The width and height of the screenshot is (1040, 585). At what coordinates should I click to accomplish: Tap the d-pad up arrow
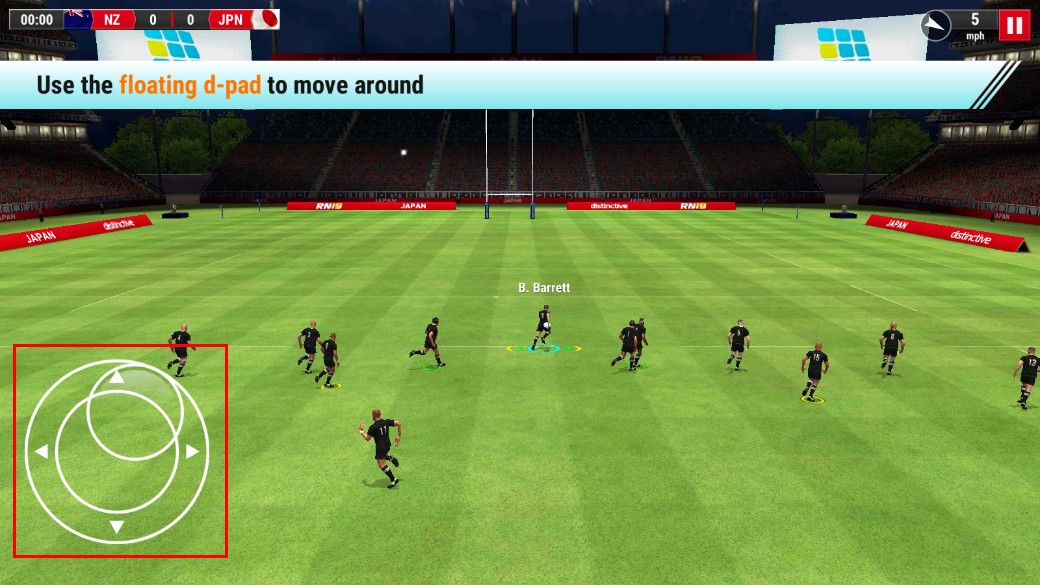[x=117, y=377]
